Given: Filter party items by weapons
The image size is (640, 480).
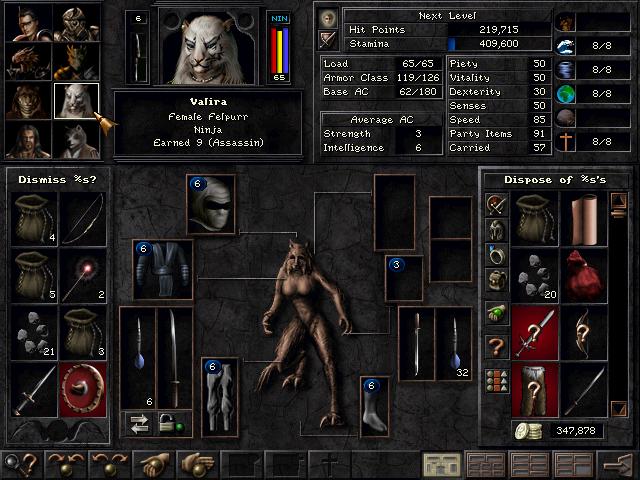Looking at the screenshot, I should 495,204.
